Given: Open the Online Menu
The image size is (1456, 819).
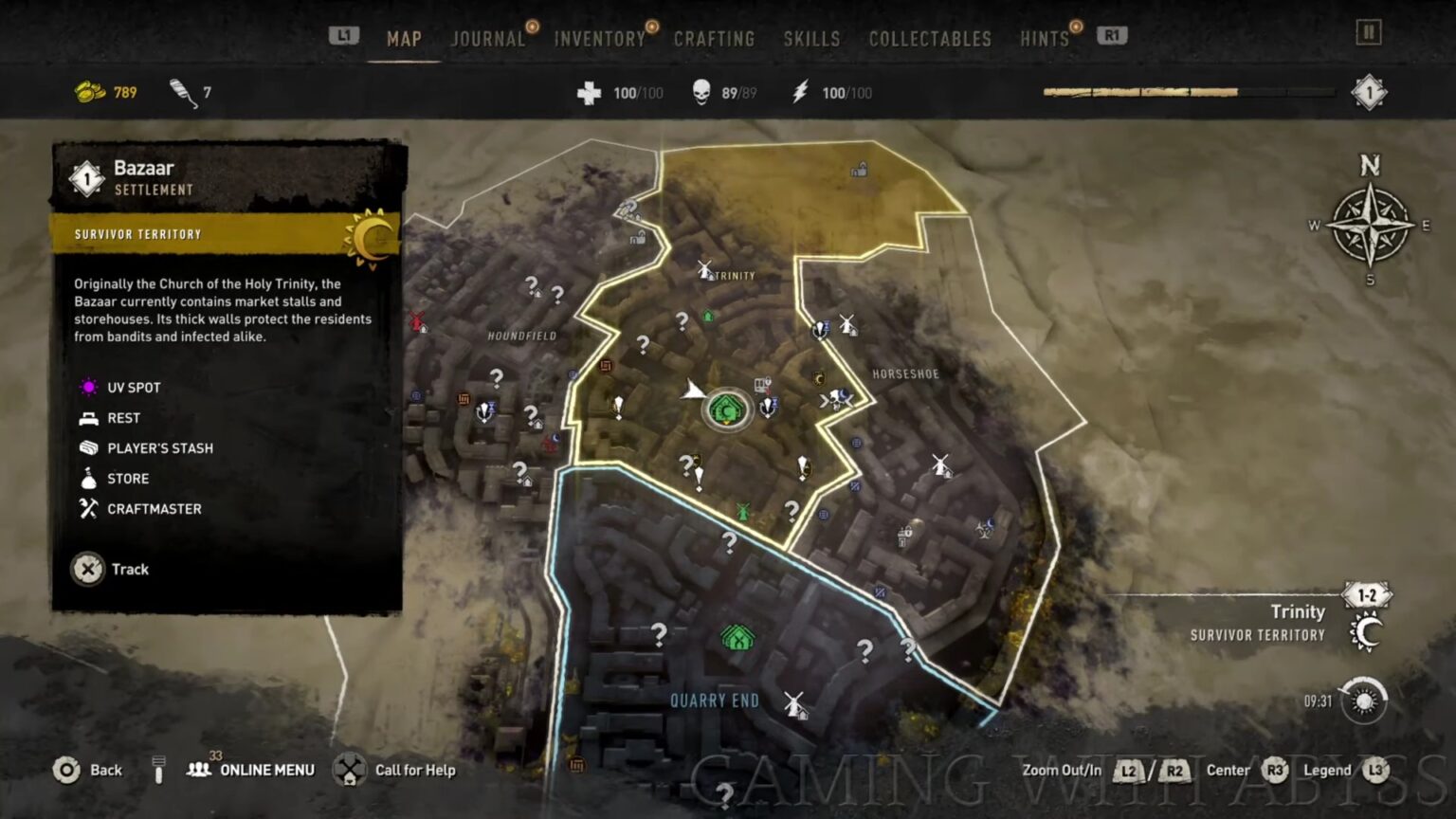Looking at the screenshot, I should [x=253, y=770].
